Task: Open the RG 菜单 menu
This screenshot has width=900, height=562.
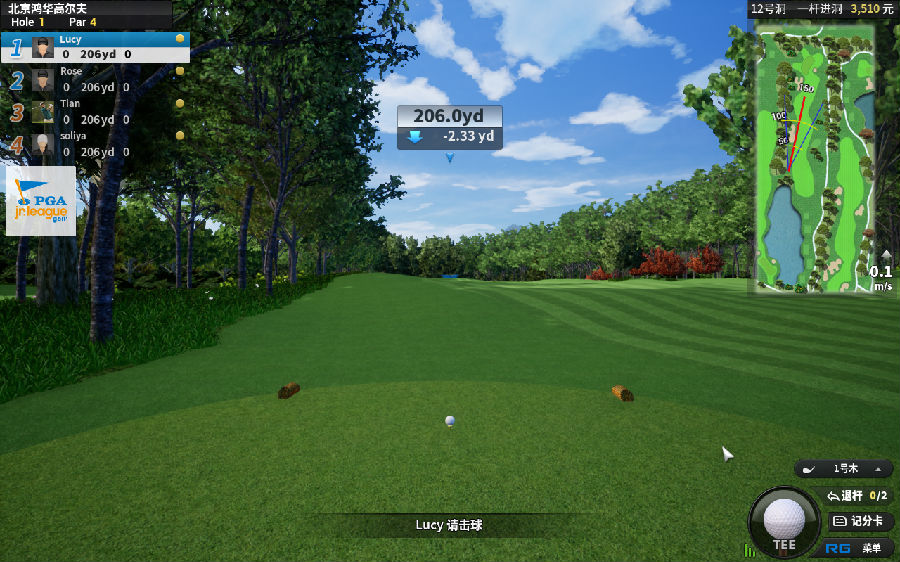Action: coord(859,547)
